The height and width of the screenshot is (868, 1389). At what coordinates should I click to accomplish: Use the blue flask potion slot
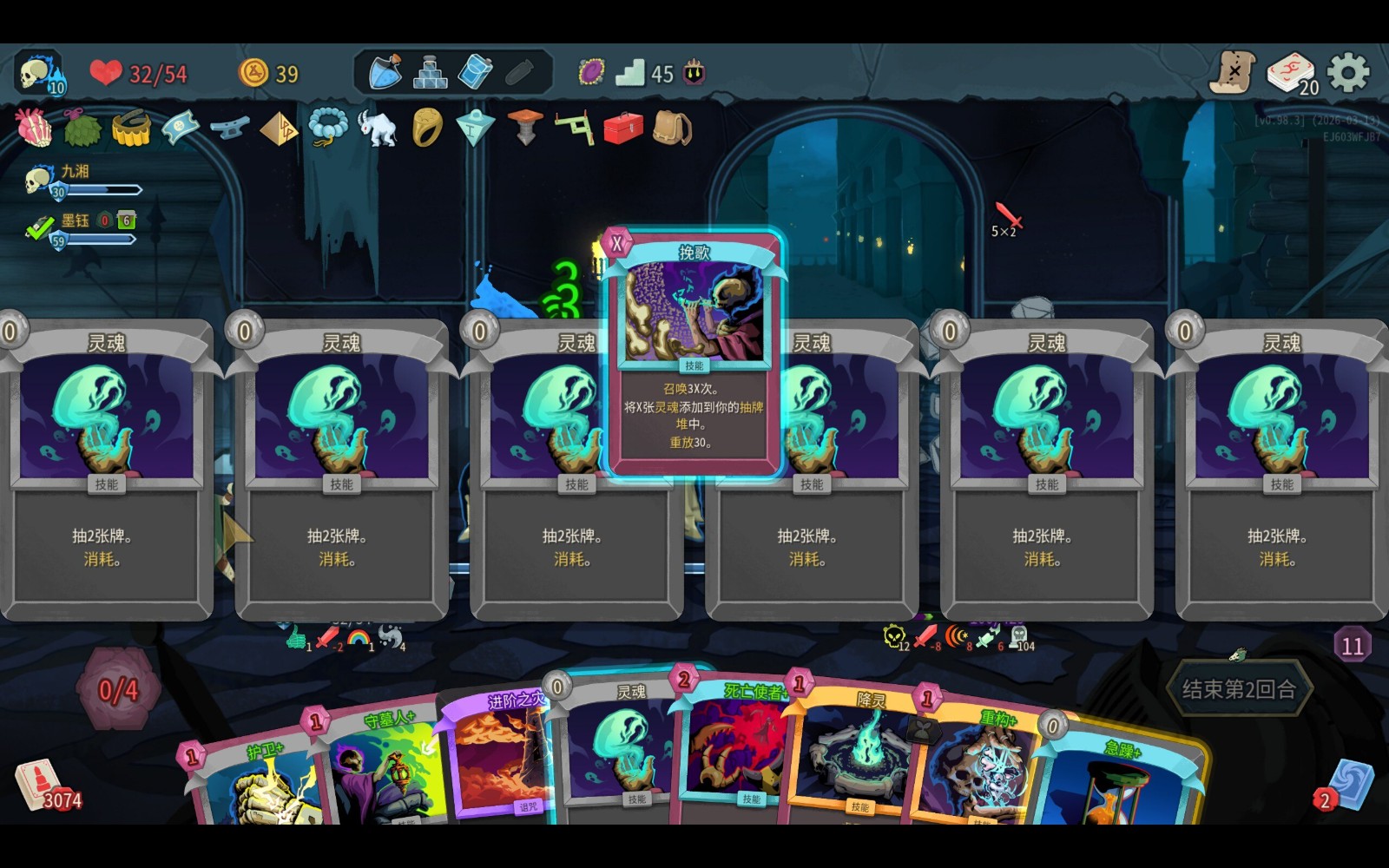point(385,73)
